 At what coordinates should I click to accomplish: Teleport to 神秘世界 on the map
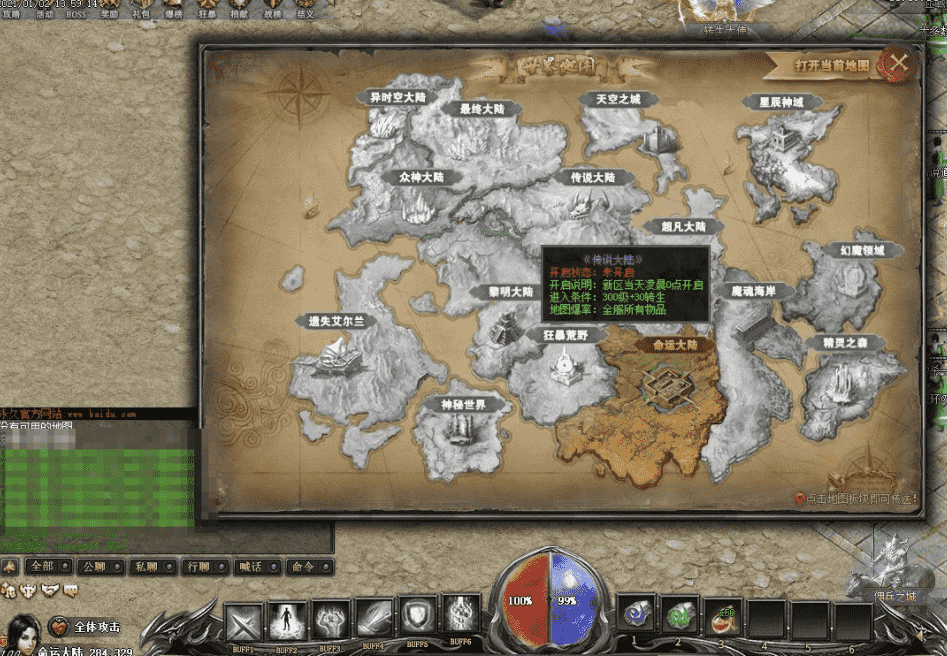463,405
